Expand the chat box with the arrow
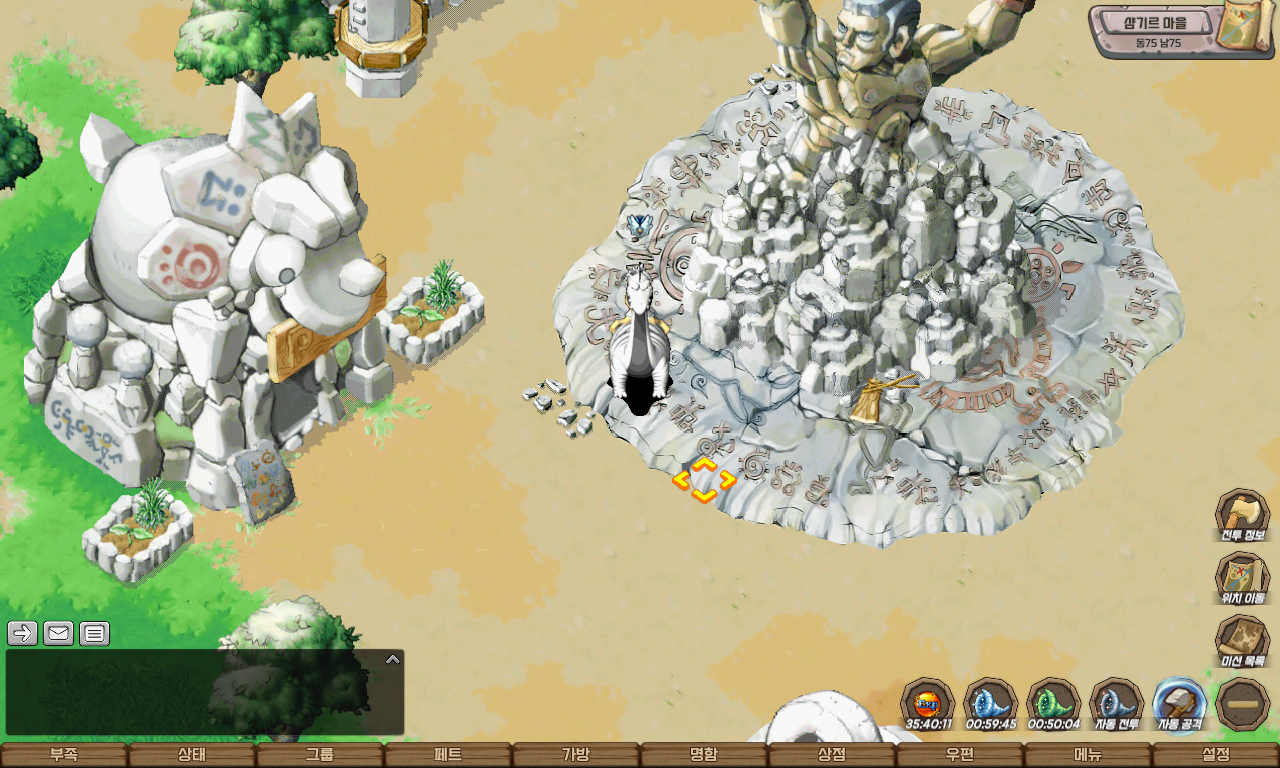1280x768 pixels. click(x=393, y=659)
